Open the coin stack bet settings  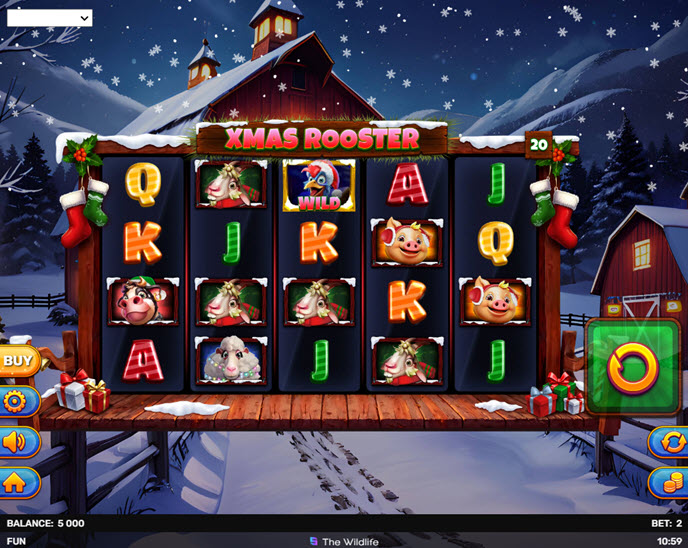click(x=668, y=482)
